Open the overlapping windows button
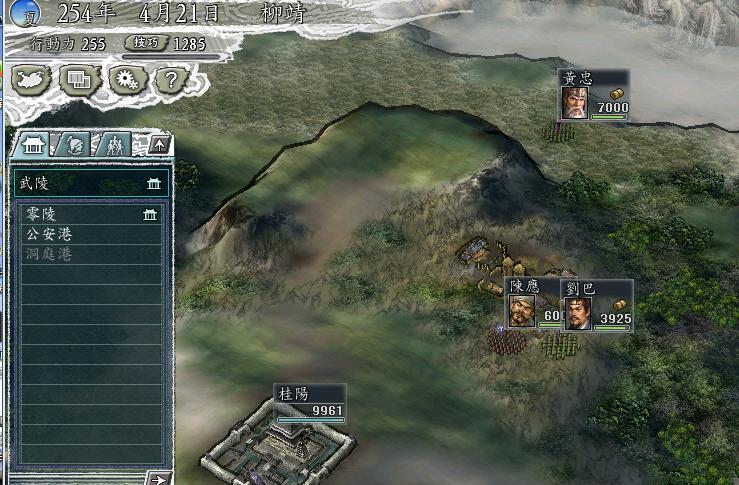This screenshot has width=739, height=485. [79, 79]
